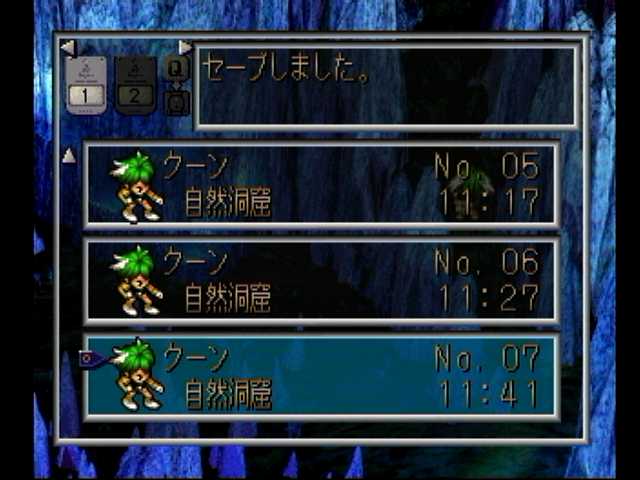The image size is (640, 480).
Task: Choose save file No. 06 at 11:27
Action: [x=320, y=281]
